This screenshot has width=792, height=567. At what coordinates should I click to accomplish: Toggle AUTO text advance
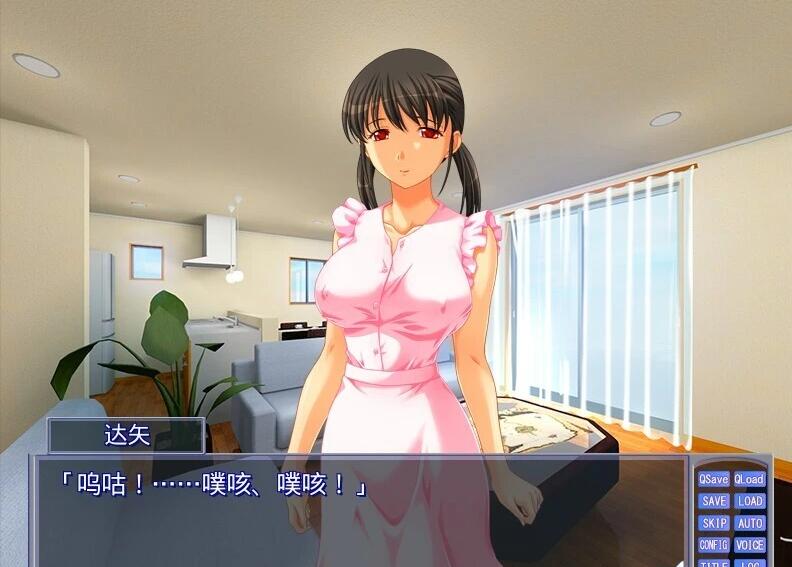(749, 523)
